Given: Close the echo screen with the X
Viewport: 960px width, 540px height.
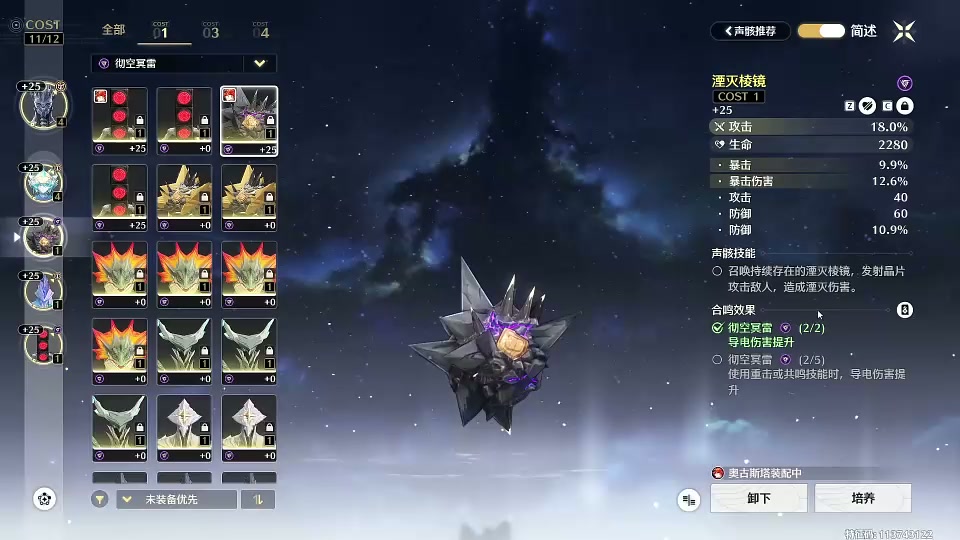Looking at the screenshot, I should coord(904,31).
